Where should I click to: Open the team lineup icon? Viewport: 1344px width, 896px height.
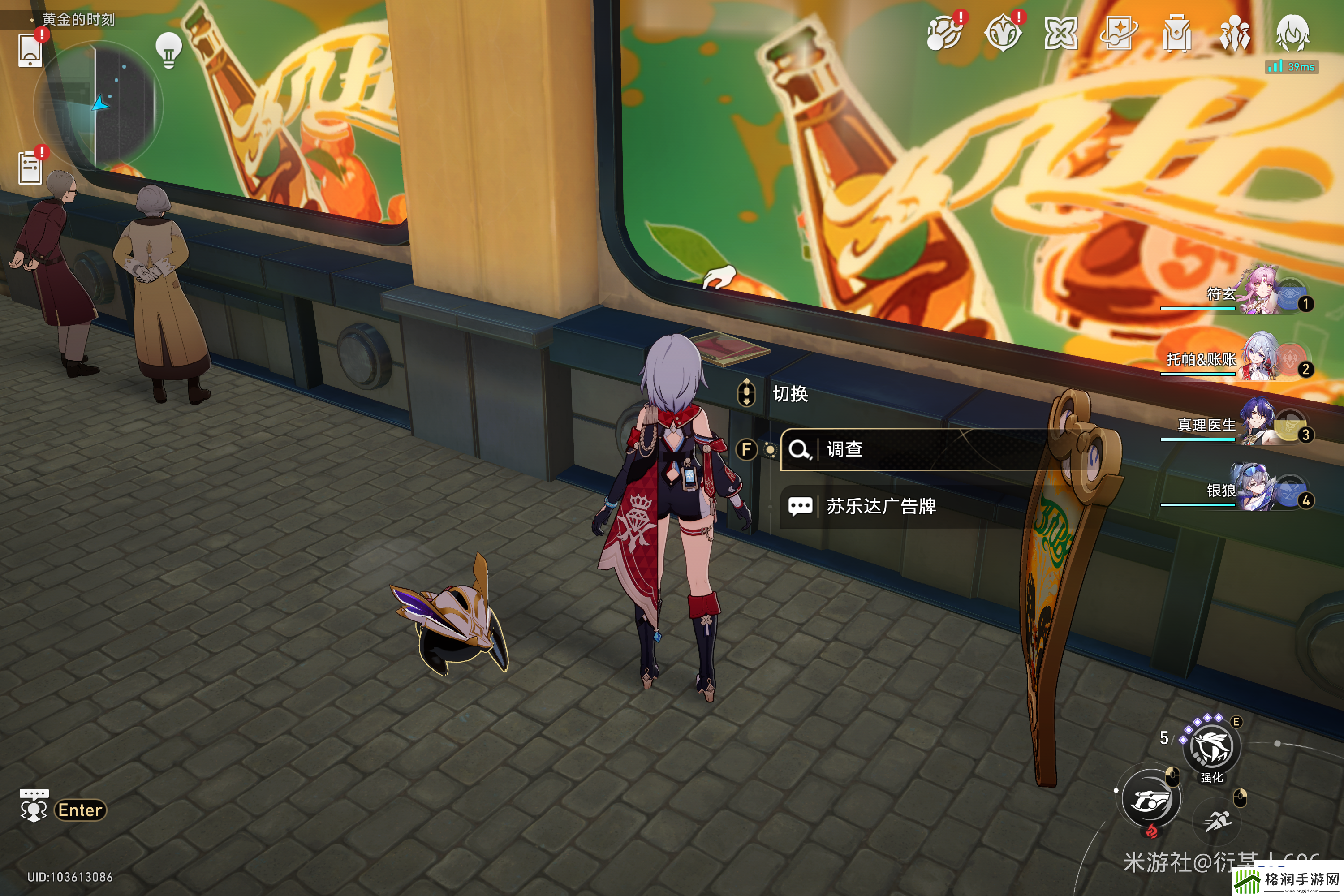1235,33
